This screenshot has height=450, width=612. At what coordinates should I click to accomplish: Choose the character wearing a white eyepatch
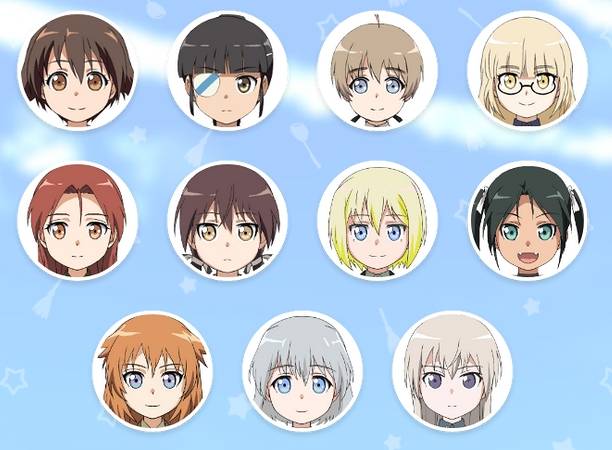click(x=227, y=71)
